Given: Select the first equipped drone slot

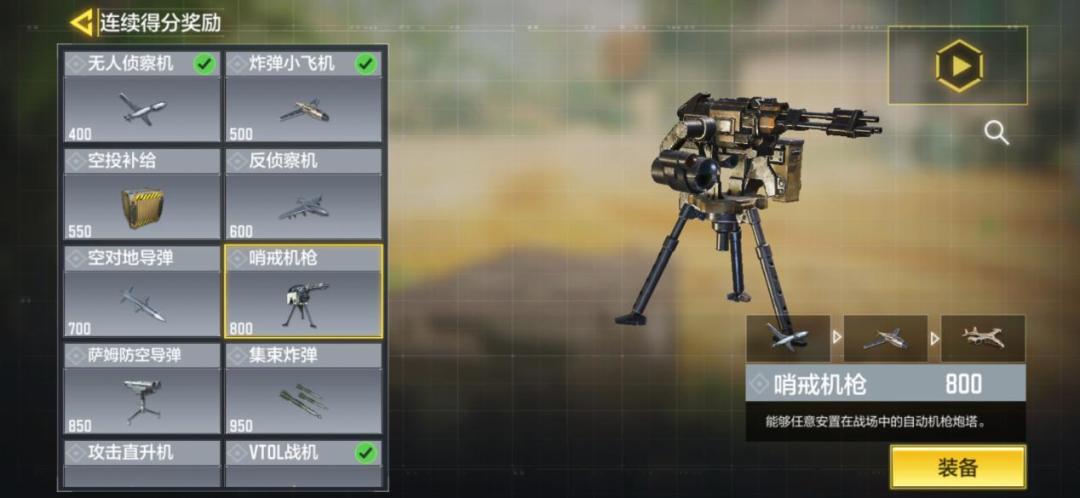Looking at the screenshot, I should [x=788, y=338].
